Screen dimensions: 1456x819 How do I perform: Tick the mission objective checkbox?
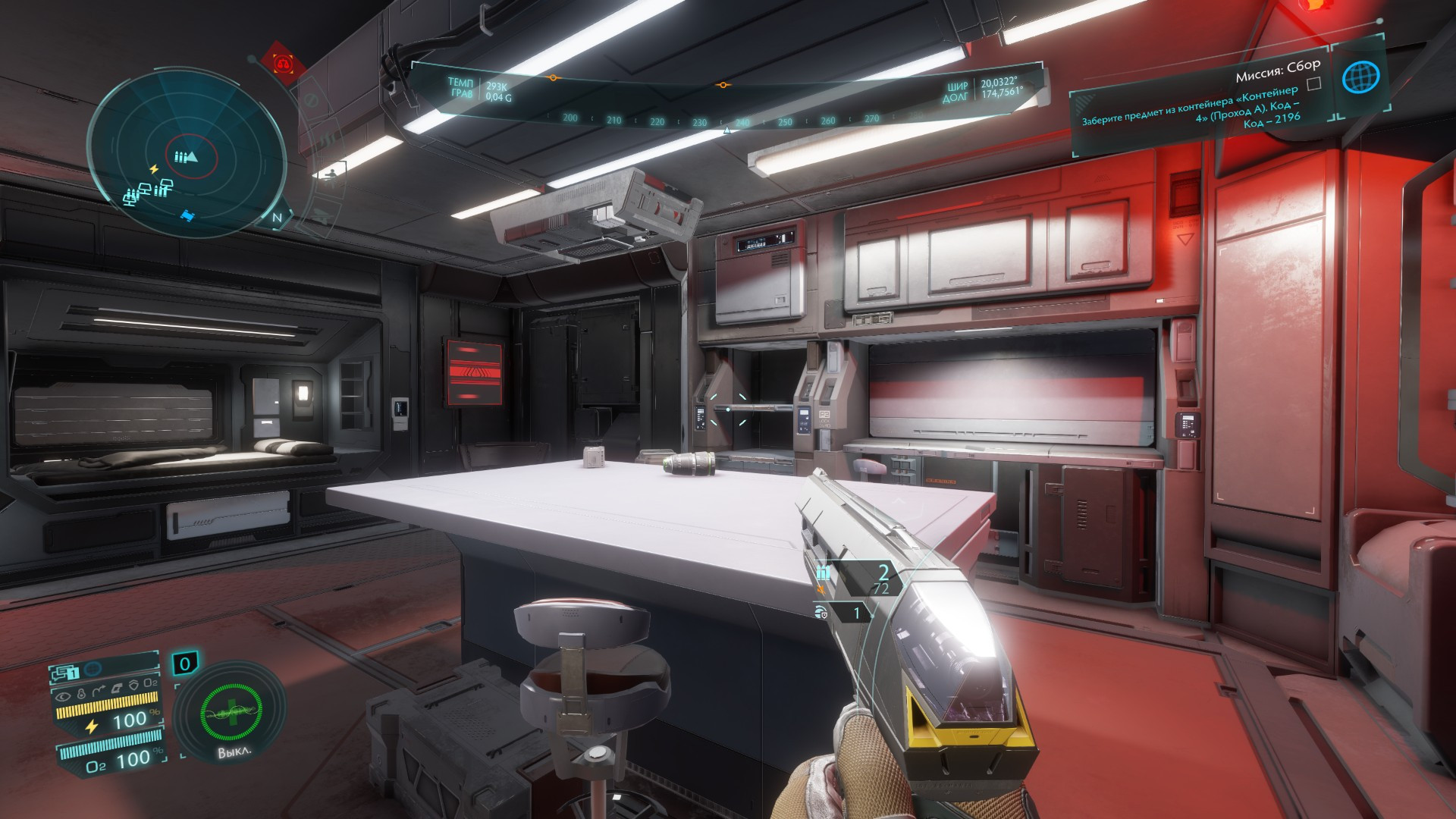[x=1314, y=83]
